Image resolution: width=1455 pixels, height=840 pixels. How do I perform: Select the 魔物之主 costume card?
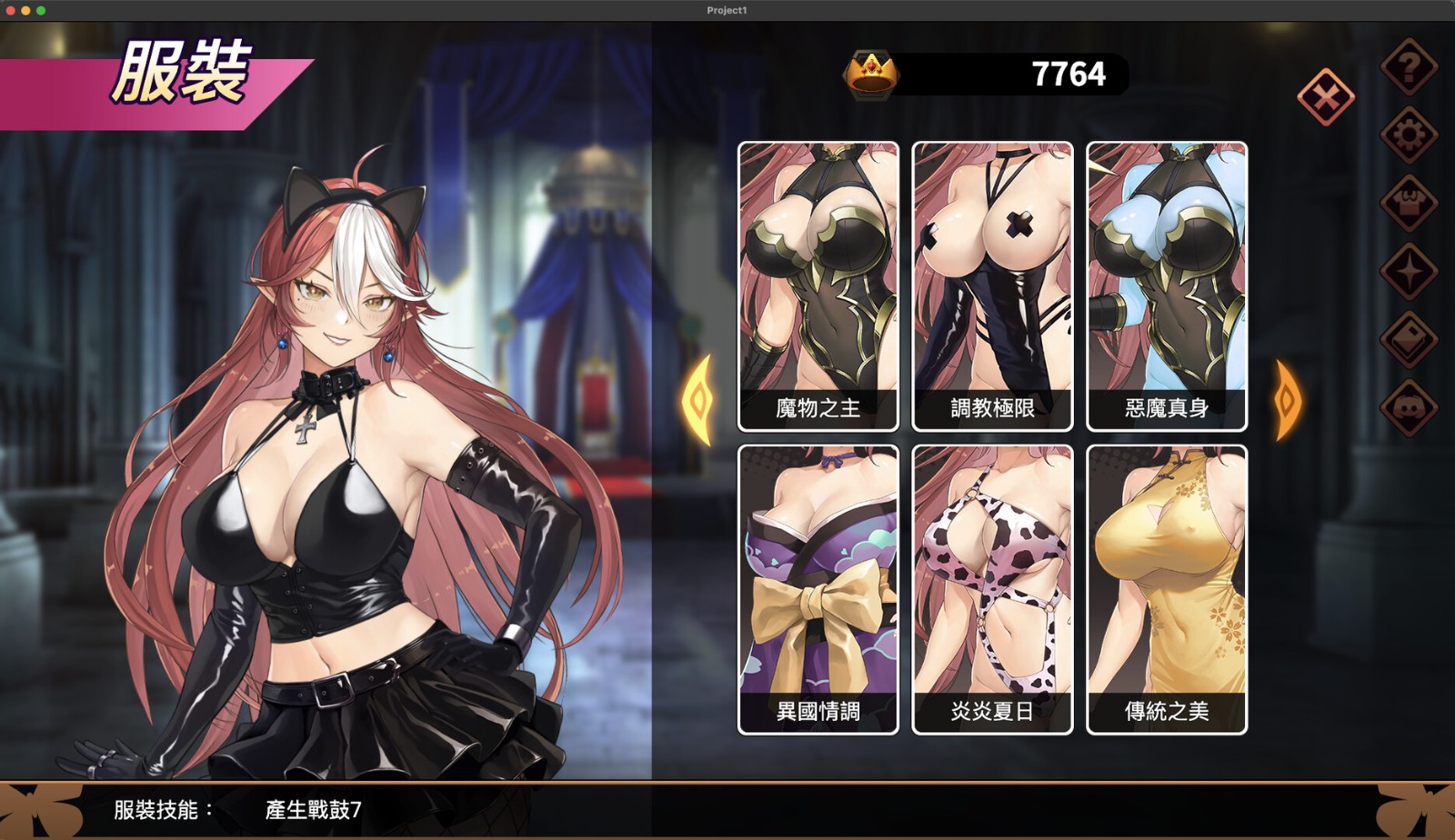pyautogui.click(x=818, y=285)
